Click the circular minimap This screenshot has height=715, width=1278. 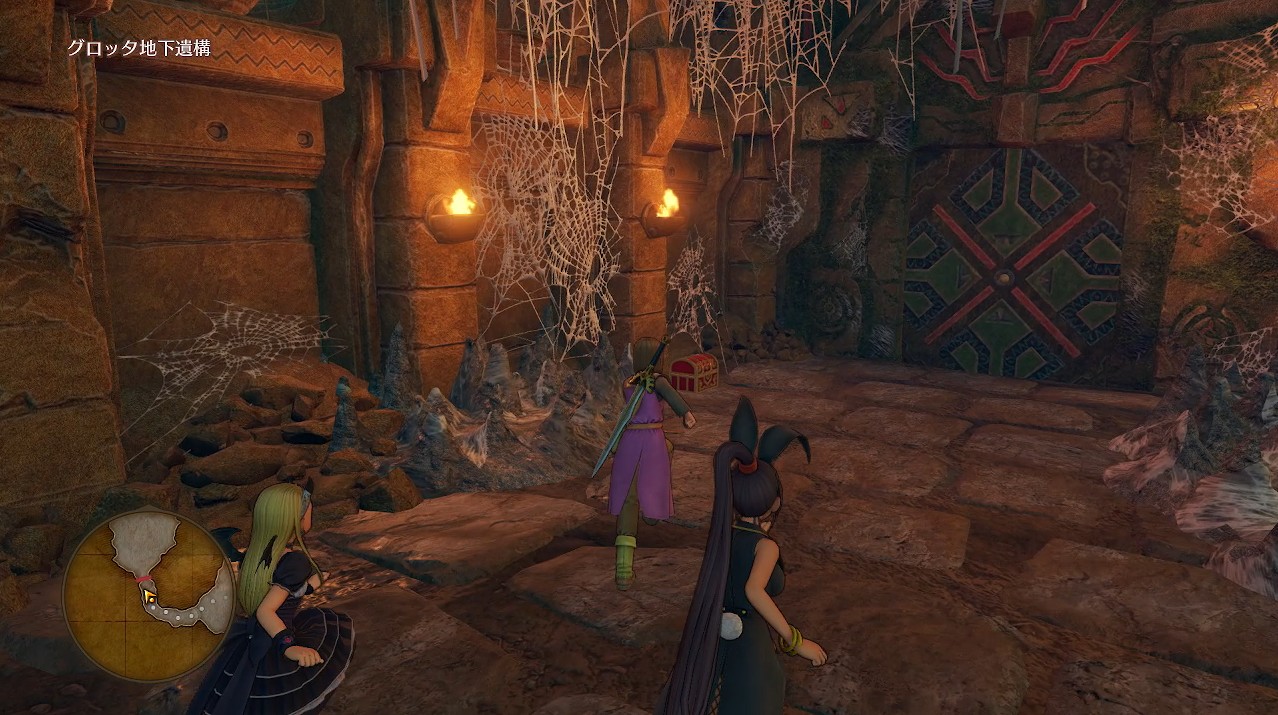pos(148,593)
